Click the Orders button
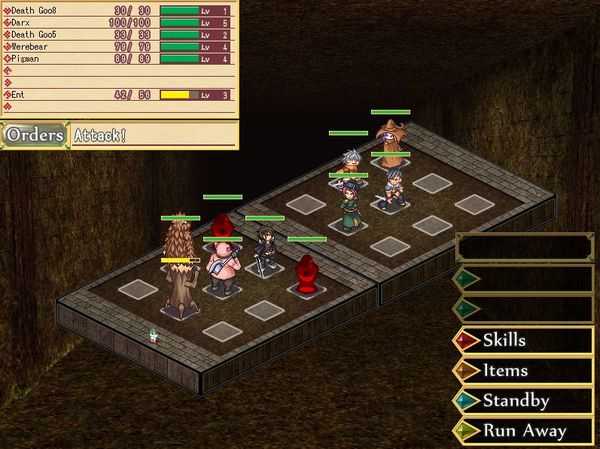 tap(34, 135)
